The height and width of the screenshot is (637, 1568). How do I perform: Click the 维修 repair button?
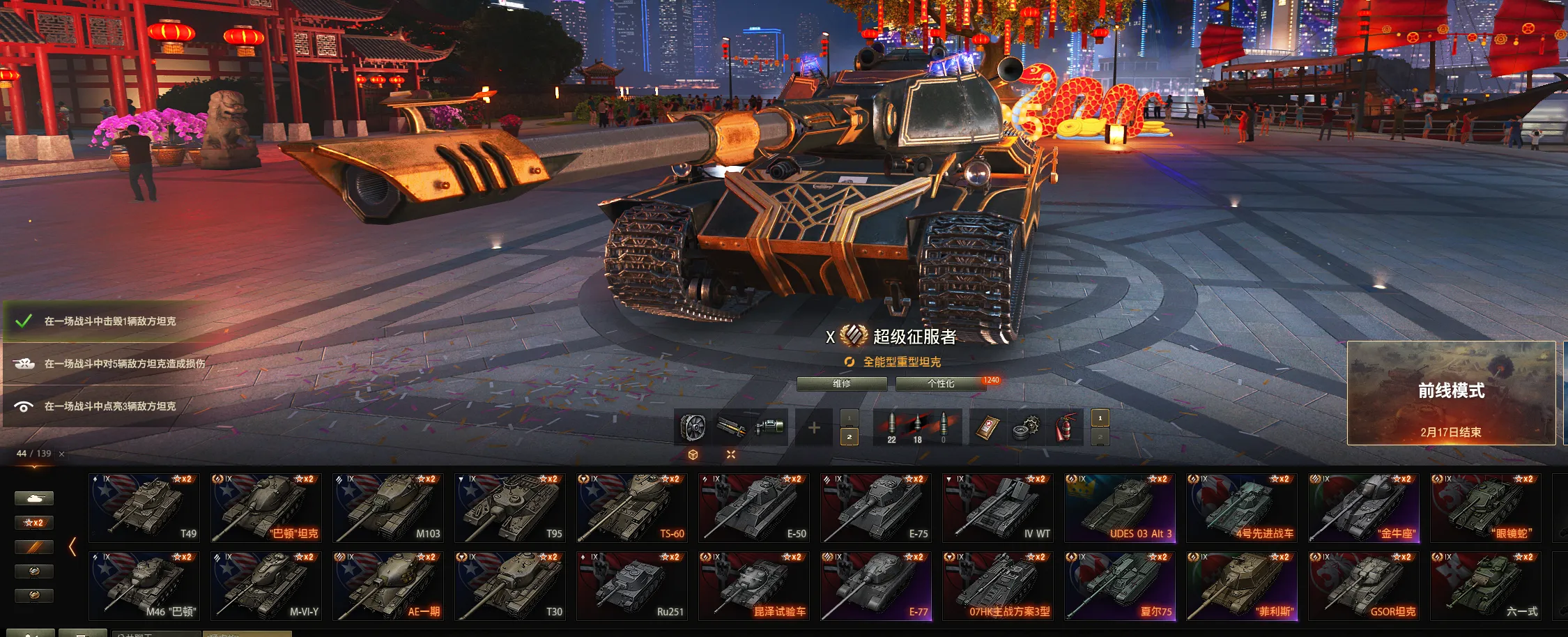(x=841, y=384)
